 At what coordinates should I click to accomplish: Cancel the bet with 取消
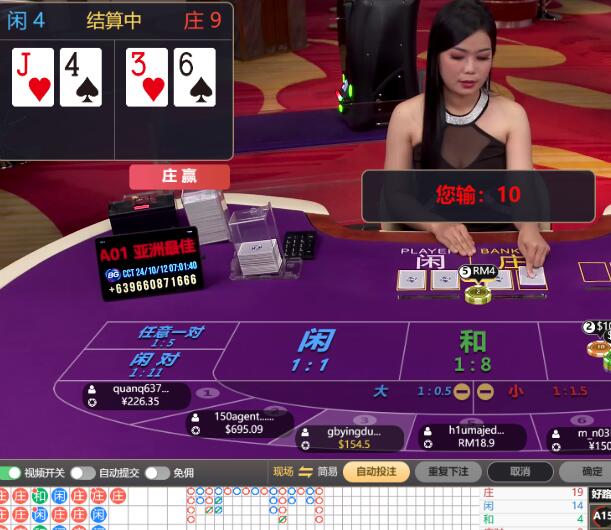coord(519,472)
